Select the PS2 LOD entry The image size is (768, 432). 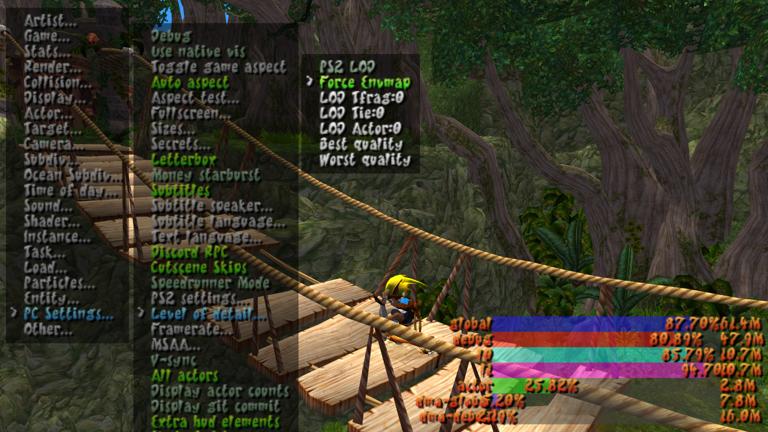[x=346, y=66]
